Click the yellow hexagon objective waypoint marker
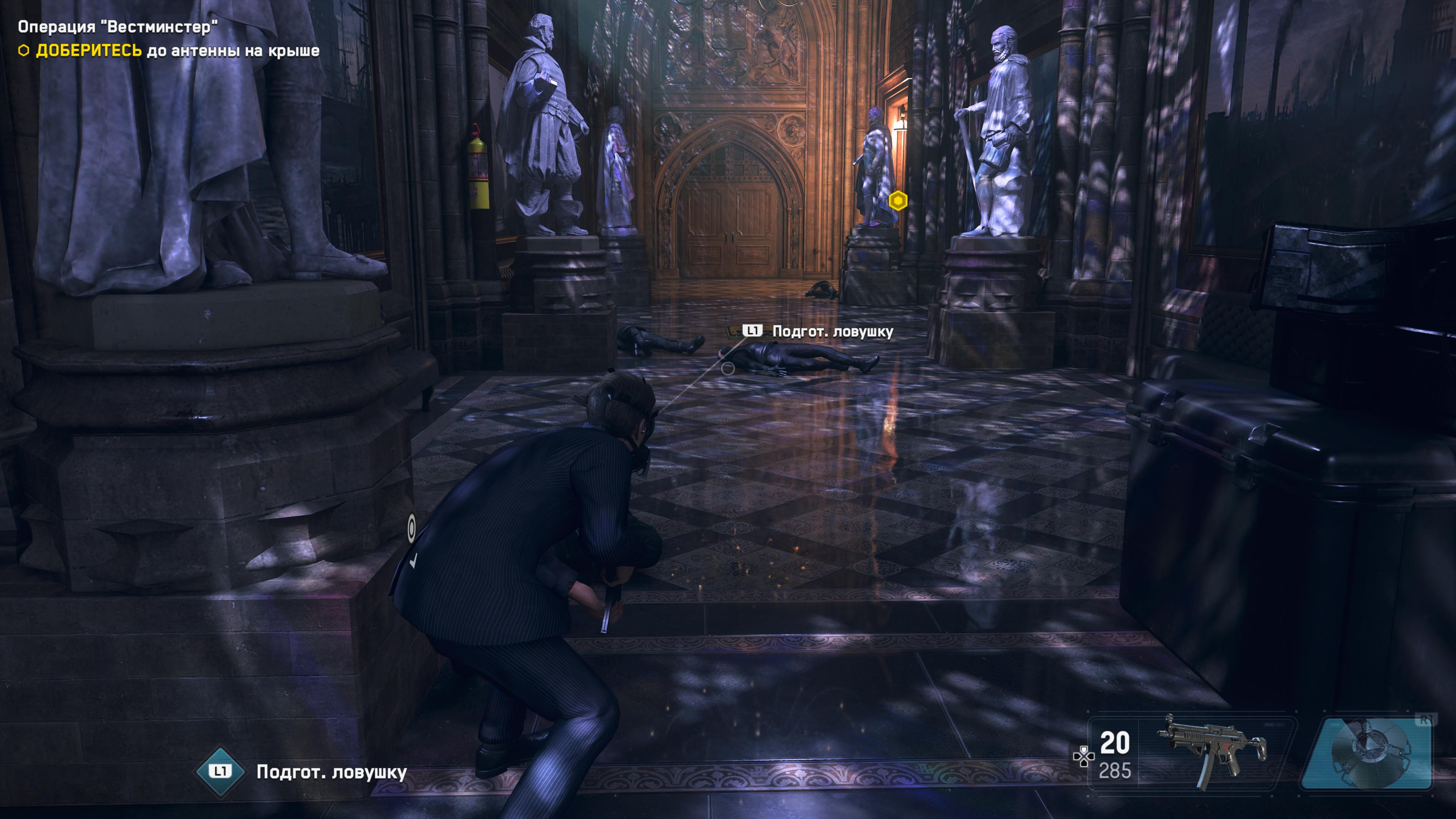Viewport: 1456px width, 819px height. point(897,201)
